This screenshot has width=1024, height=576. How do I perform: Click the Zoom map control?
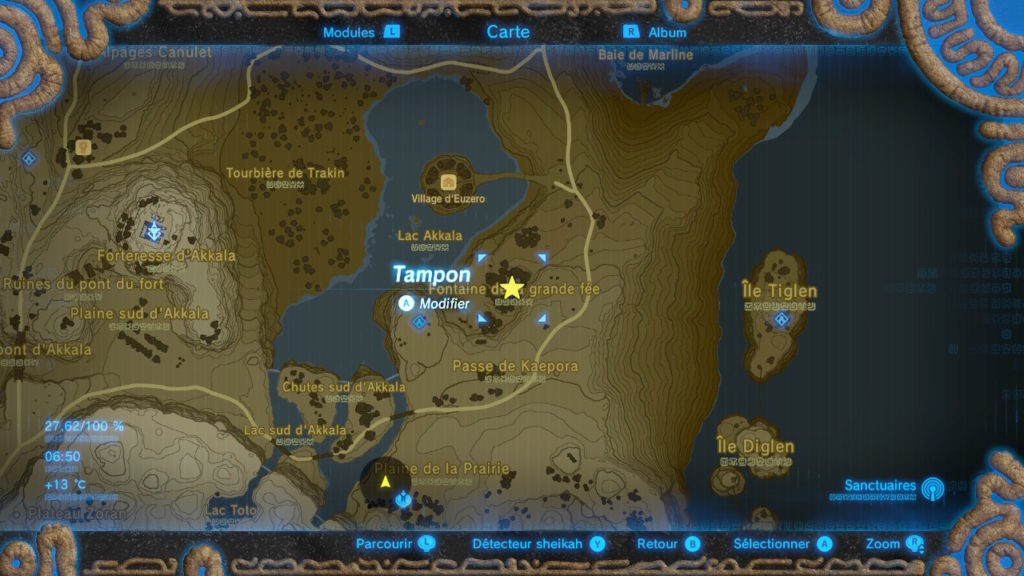click(895, 544)
